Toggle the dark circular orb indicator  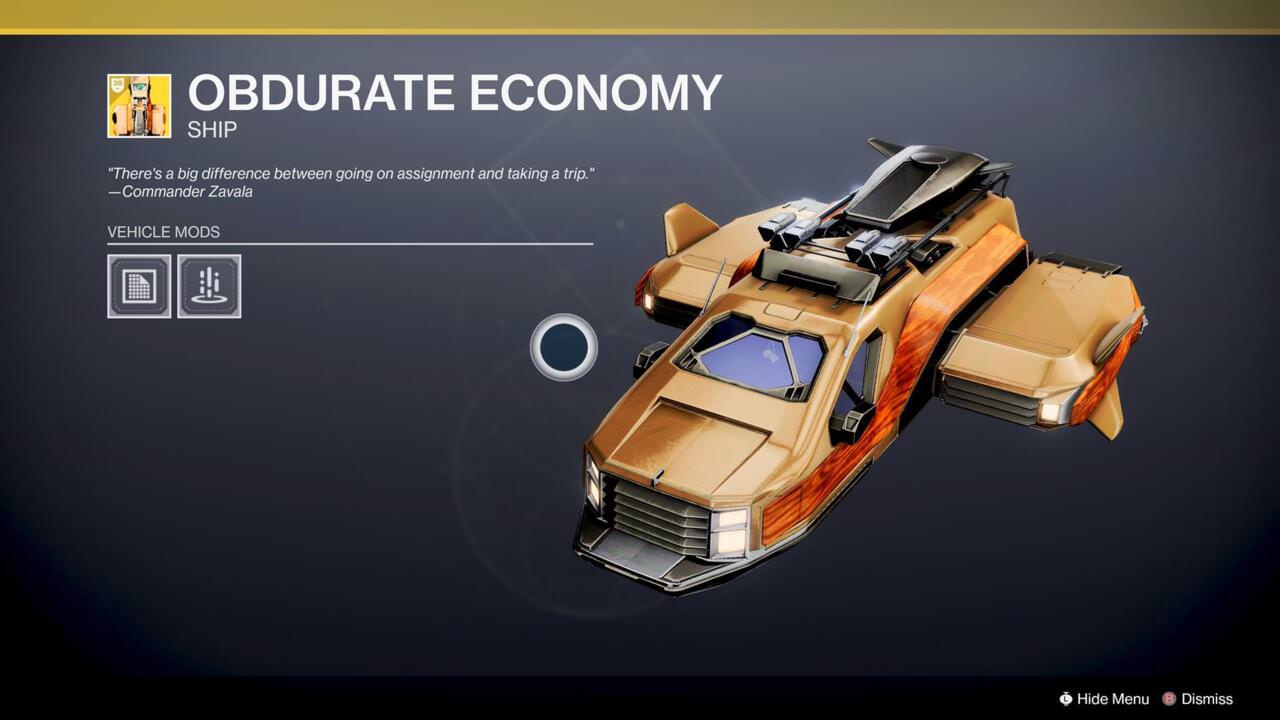(565, 347)
